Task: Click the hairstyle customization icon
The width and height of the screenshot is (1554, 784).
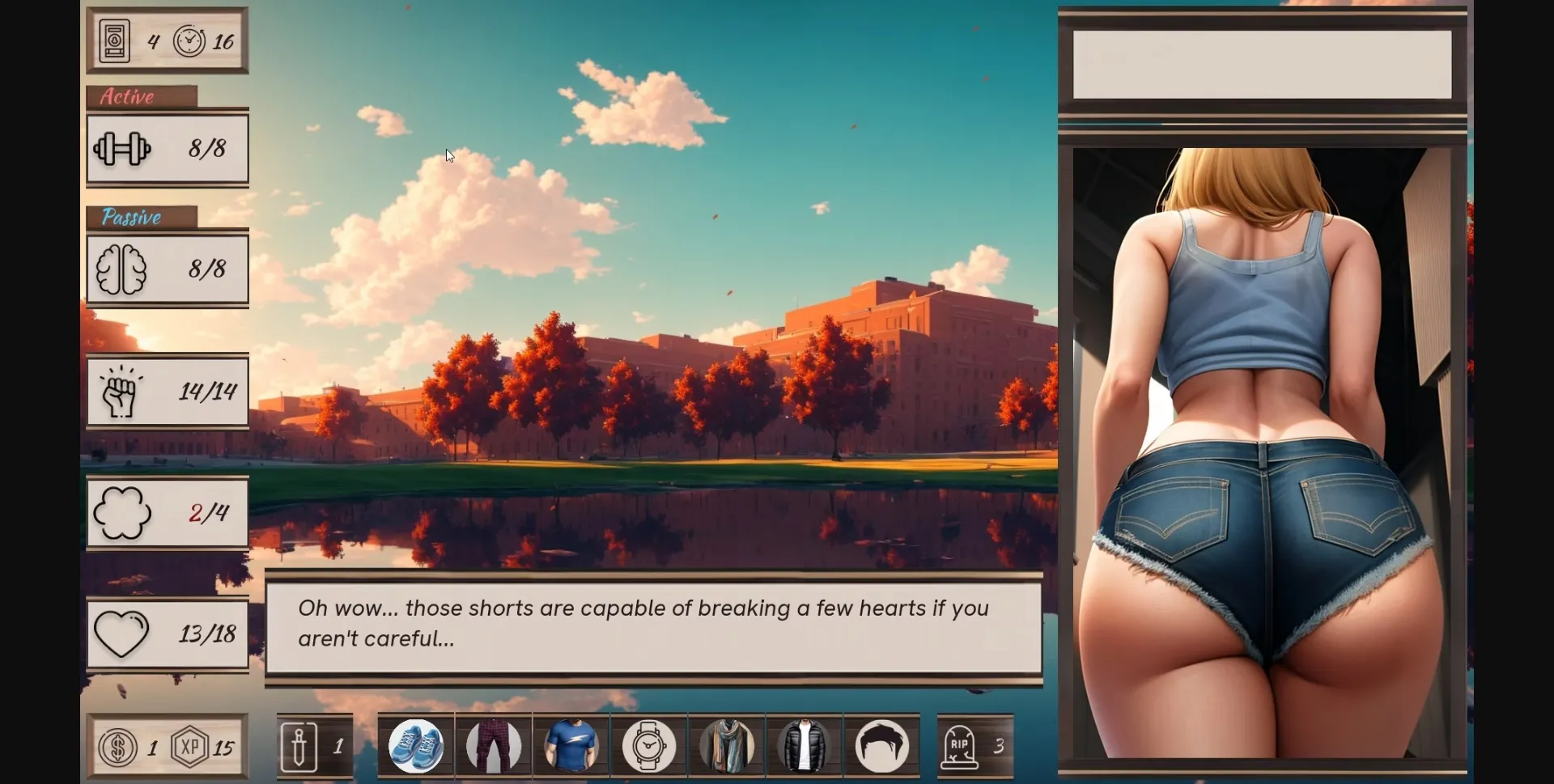Action: click(881, 745)
